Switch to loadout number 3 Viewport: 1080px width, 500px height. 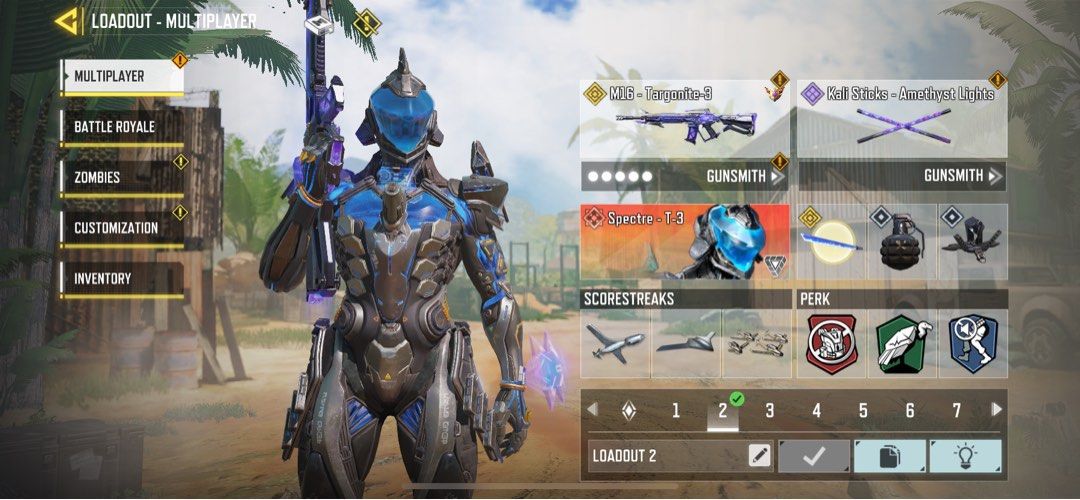770,410
